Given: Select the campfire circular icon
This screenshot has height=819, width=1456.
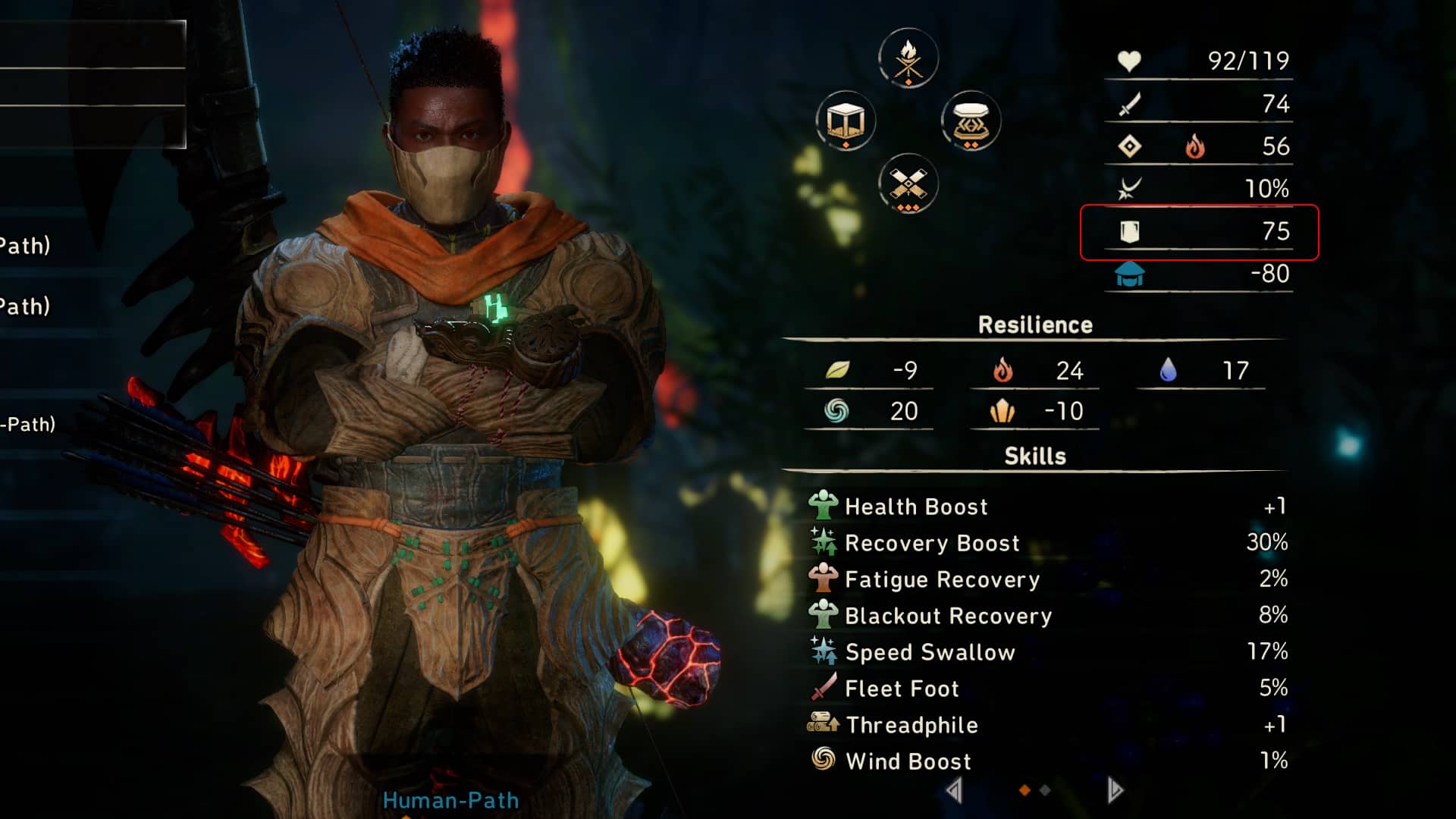Looking at the screenshot, I should (x=908, y=58).
